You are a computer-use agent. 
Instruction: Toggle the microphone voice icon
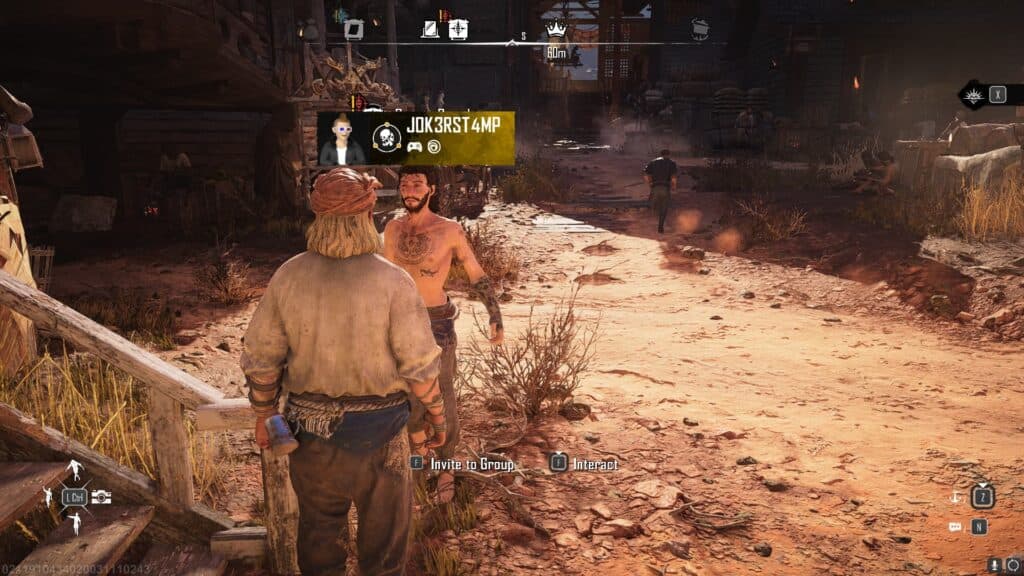click(994, 566)
